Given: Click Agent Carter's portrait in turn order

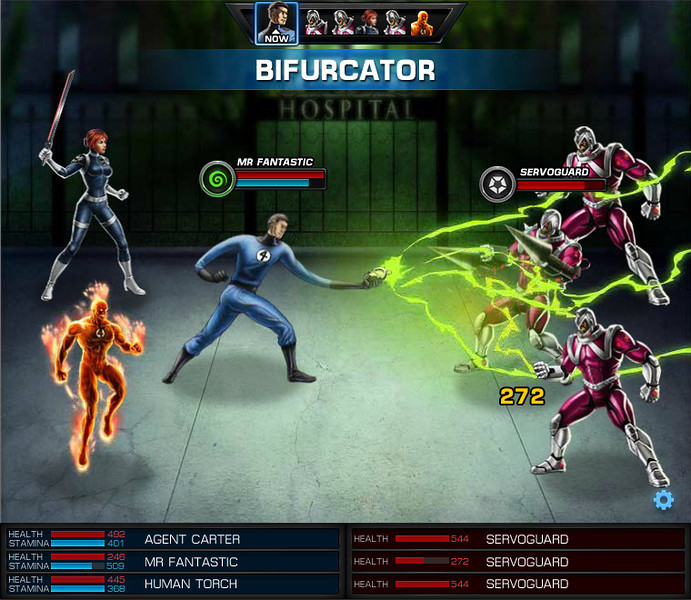Looking at the screenshot, I should click(x=370, y=23).
